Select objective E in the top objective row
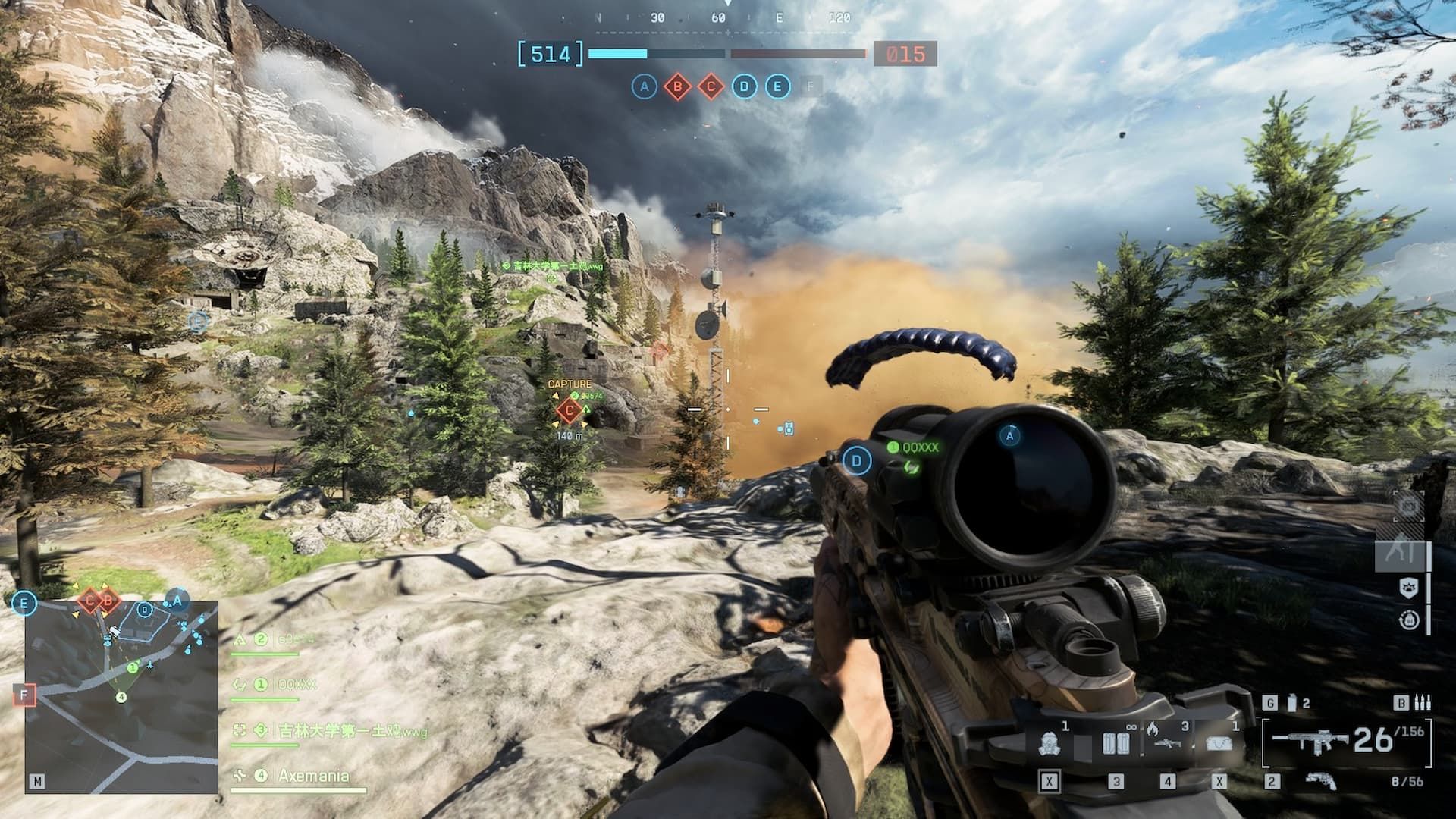The width and height of the screenshot is (1456, 819). coord(777,87)
